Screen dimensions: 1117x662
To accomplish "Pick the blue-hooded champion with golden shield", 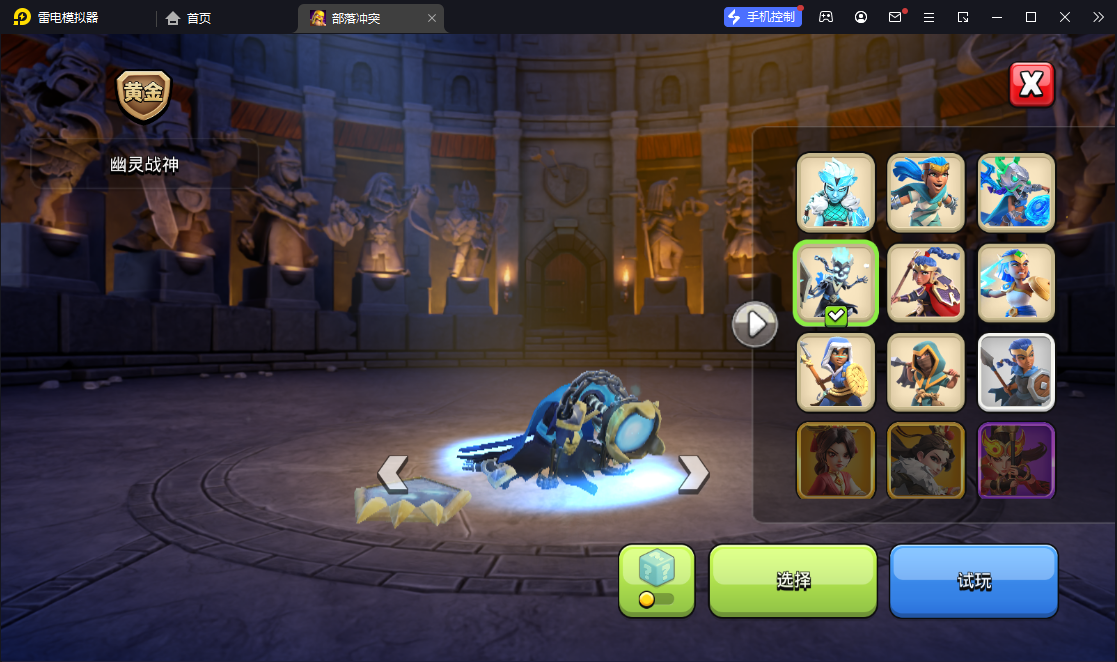I will 835,372.
